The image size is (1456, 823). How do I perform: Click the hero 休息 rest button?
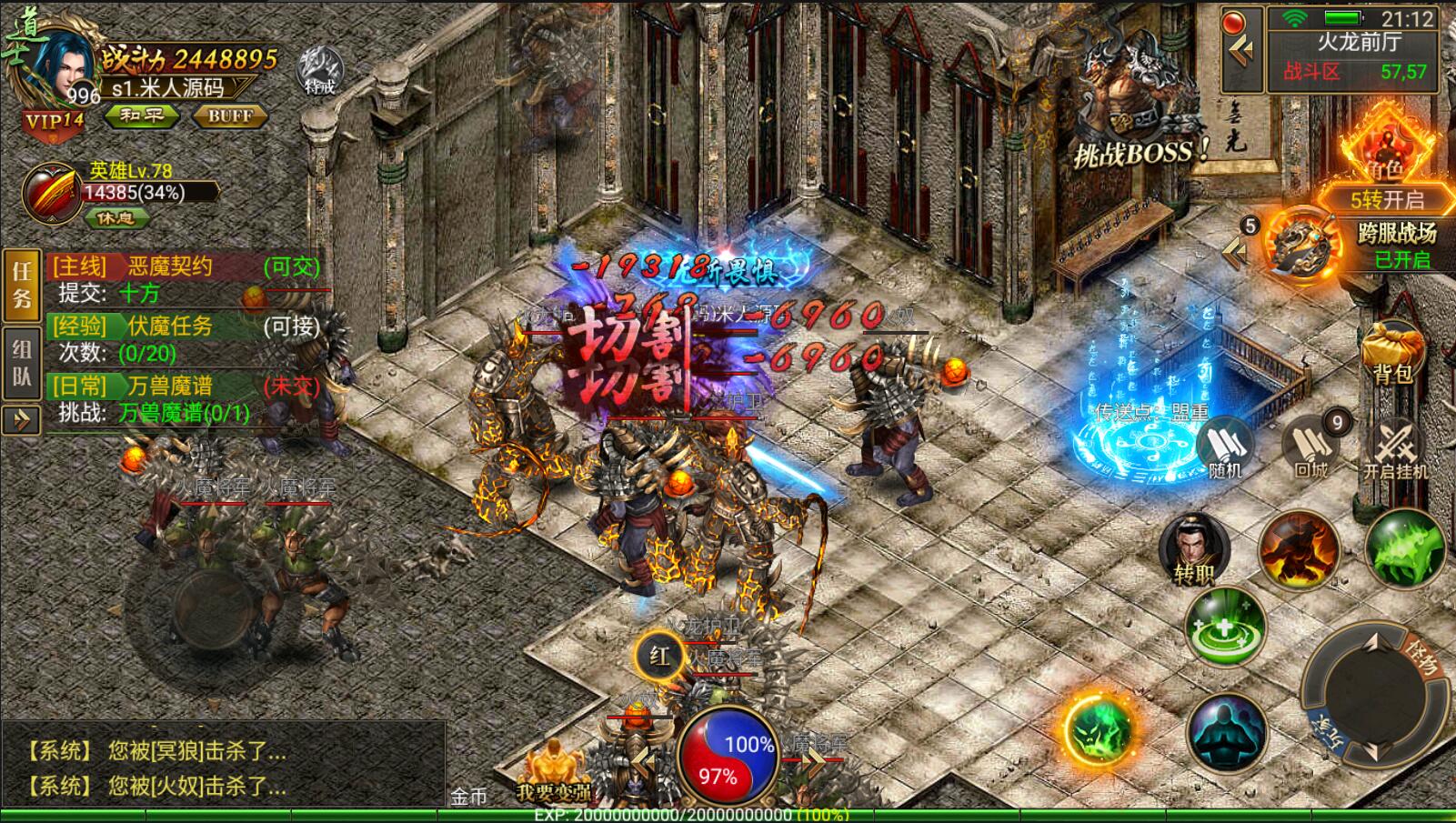coord(115,218)
